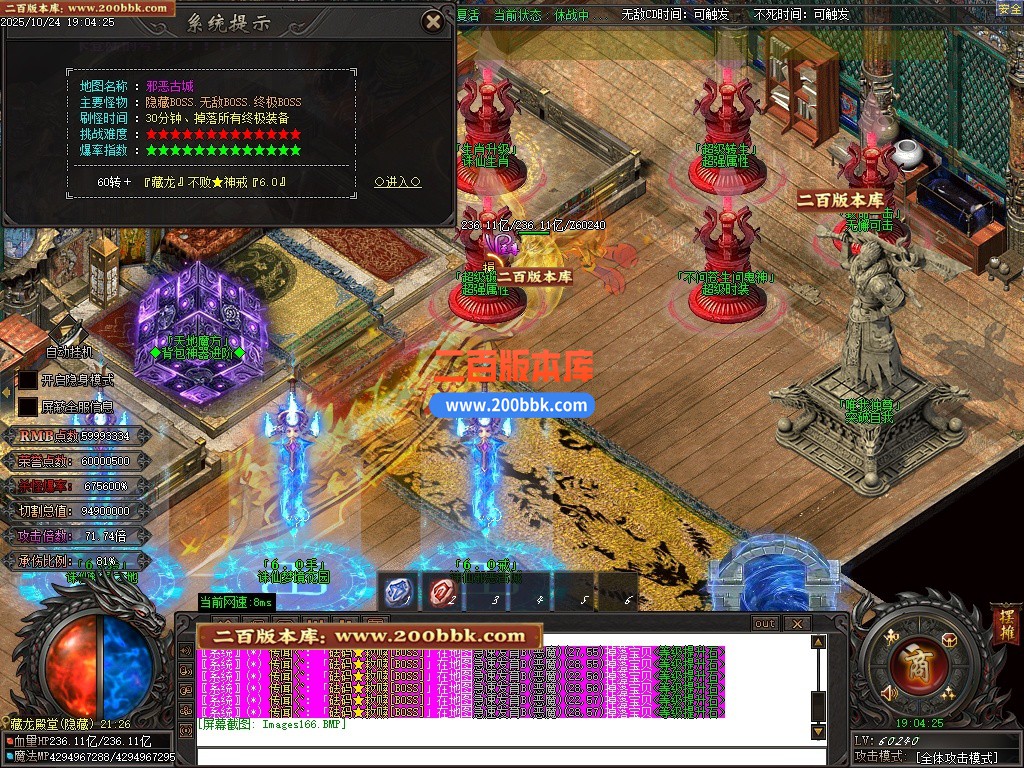
Task: Change the 全体攻击模式 attack mode
Action: pos(956,757)
